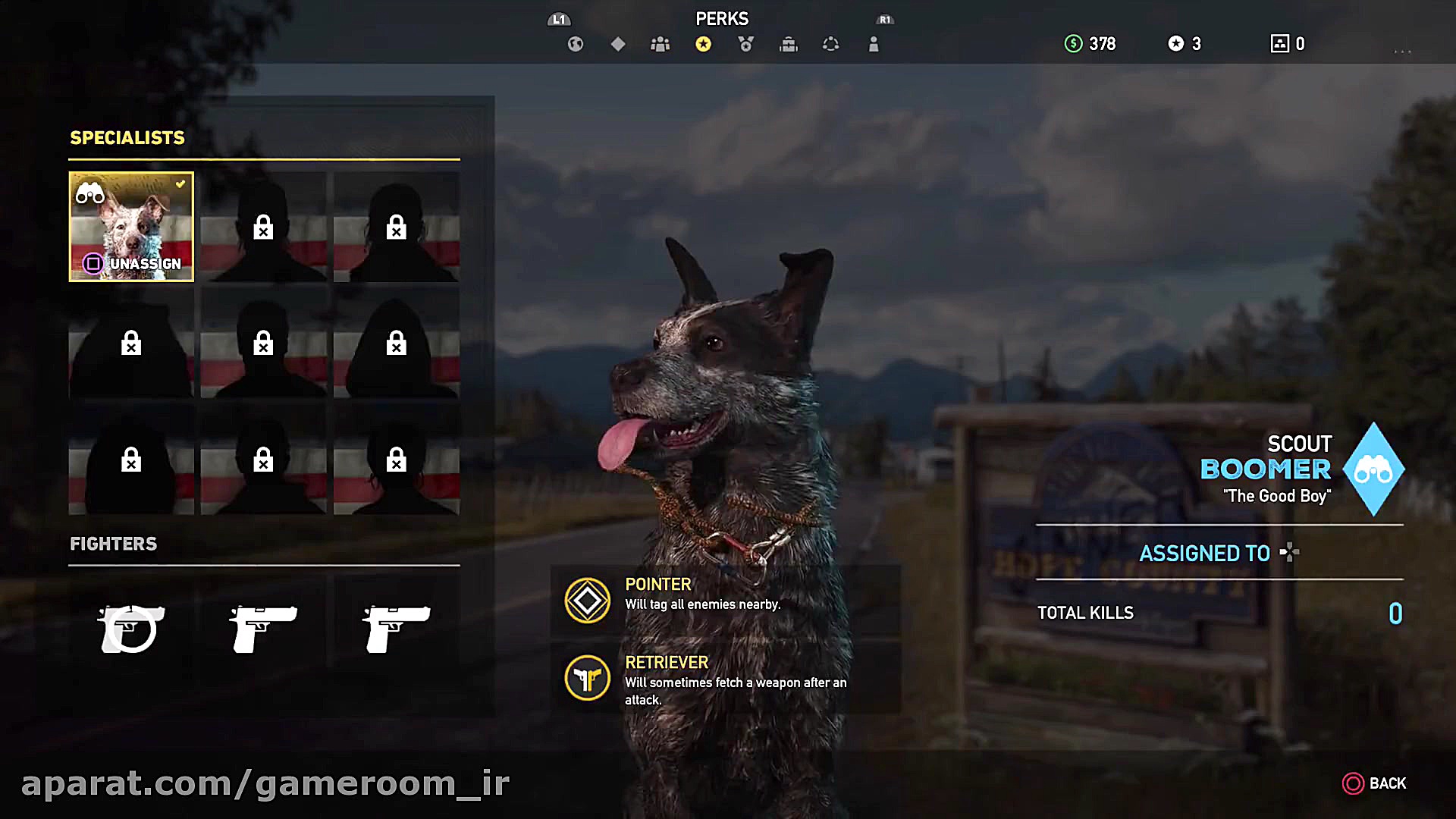
Task: Click the Pointer ability diamond icon
Action: [x=586, y=601]
